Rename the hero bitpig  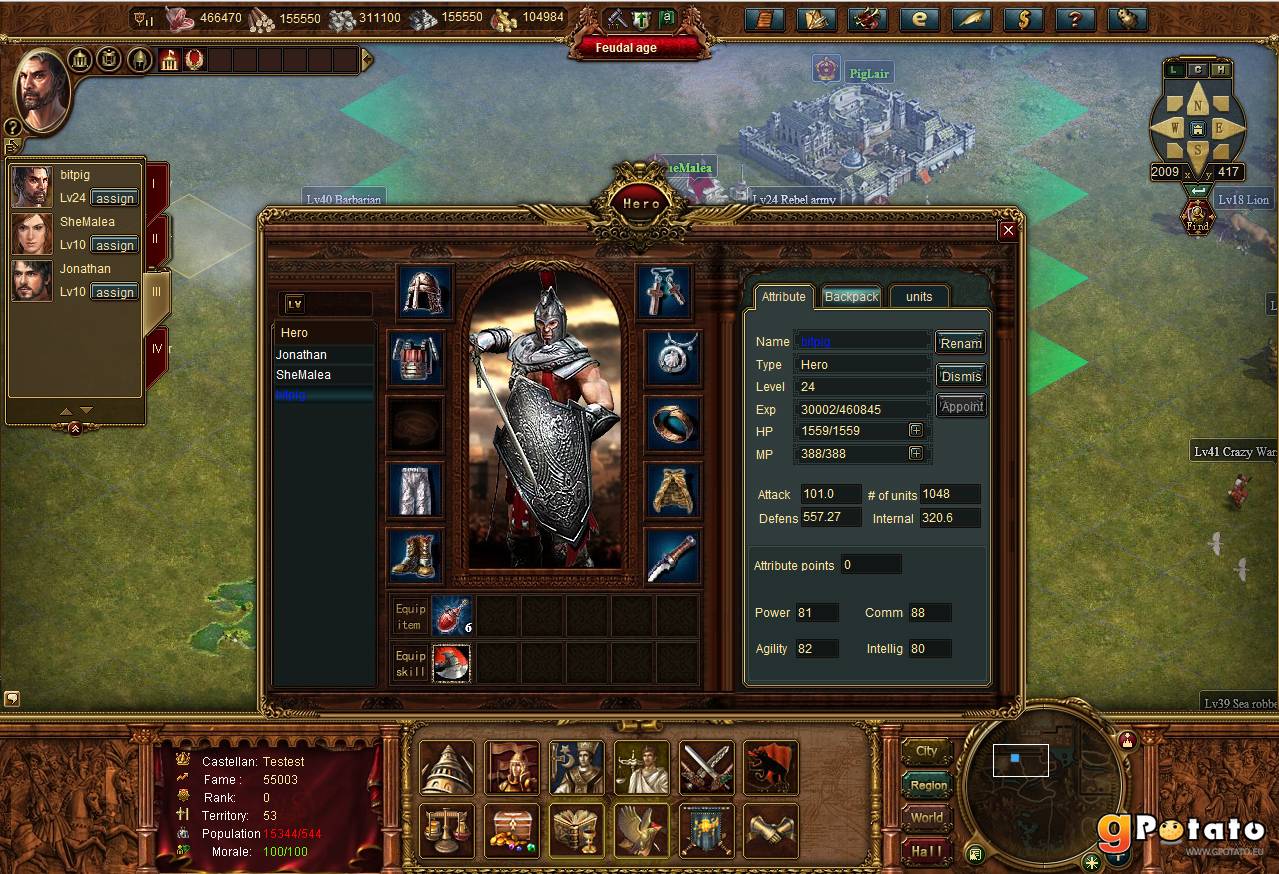(x=960, y=343)
